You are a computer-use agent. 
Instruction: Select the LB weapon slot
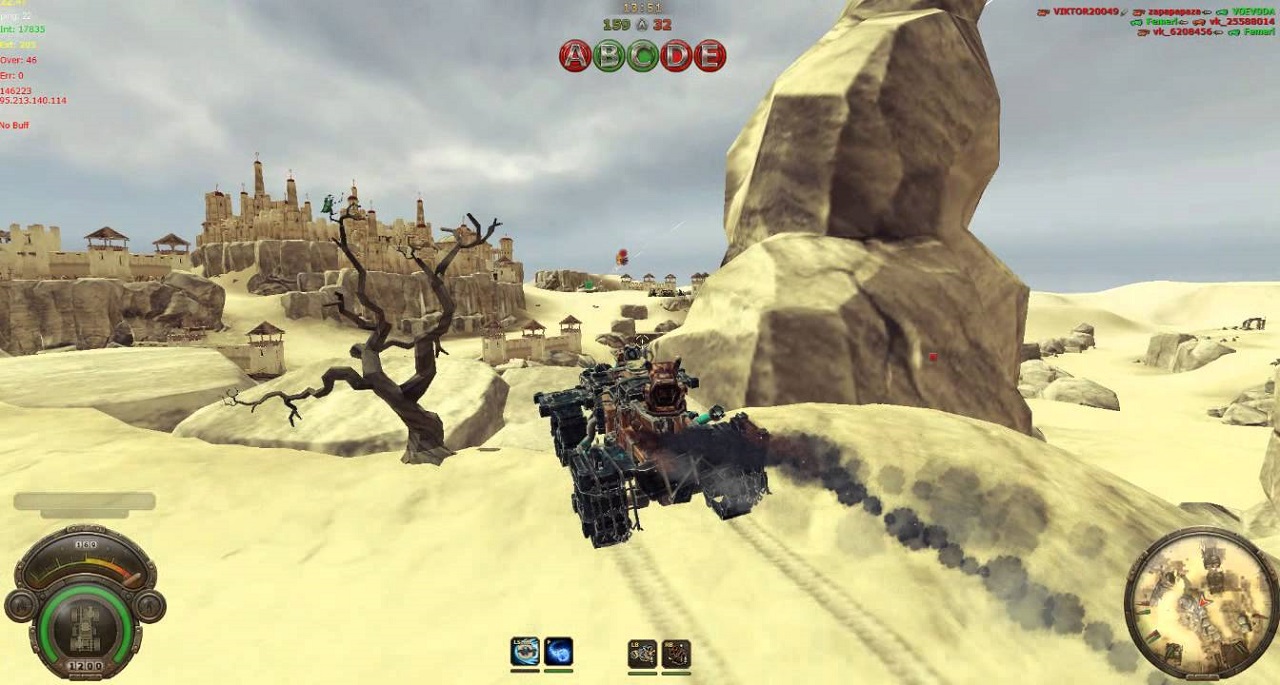(642, 653)
